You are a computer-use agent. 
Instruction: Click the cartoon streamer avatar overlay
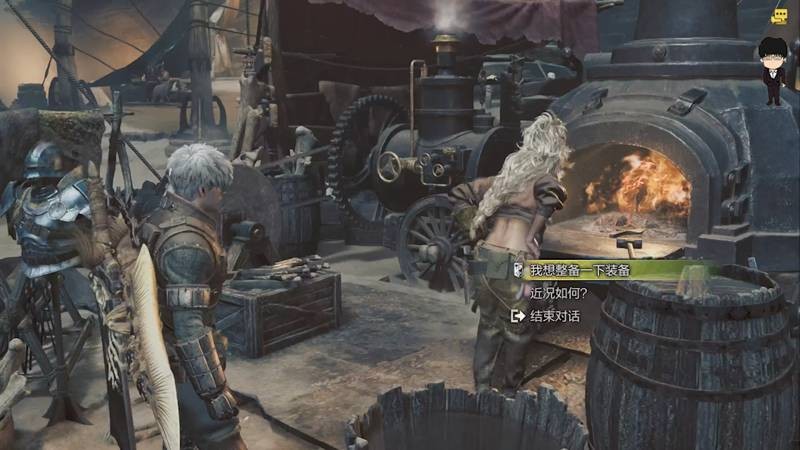(x=771, y=71)
